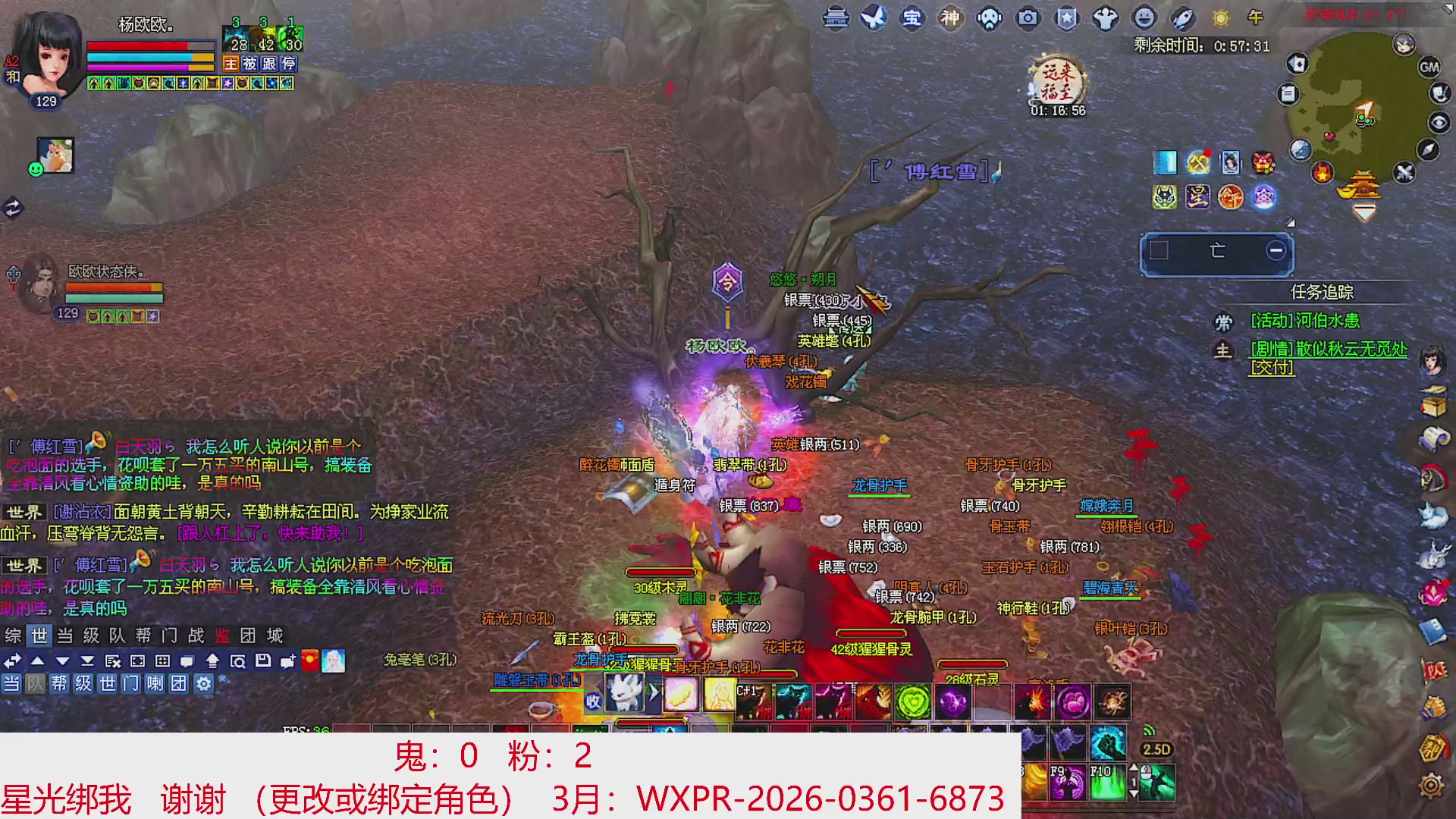Switch to the 综 chat tab

(x=12, y=637)
